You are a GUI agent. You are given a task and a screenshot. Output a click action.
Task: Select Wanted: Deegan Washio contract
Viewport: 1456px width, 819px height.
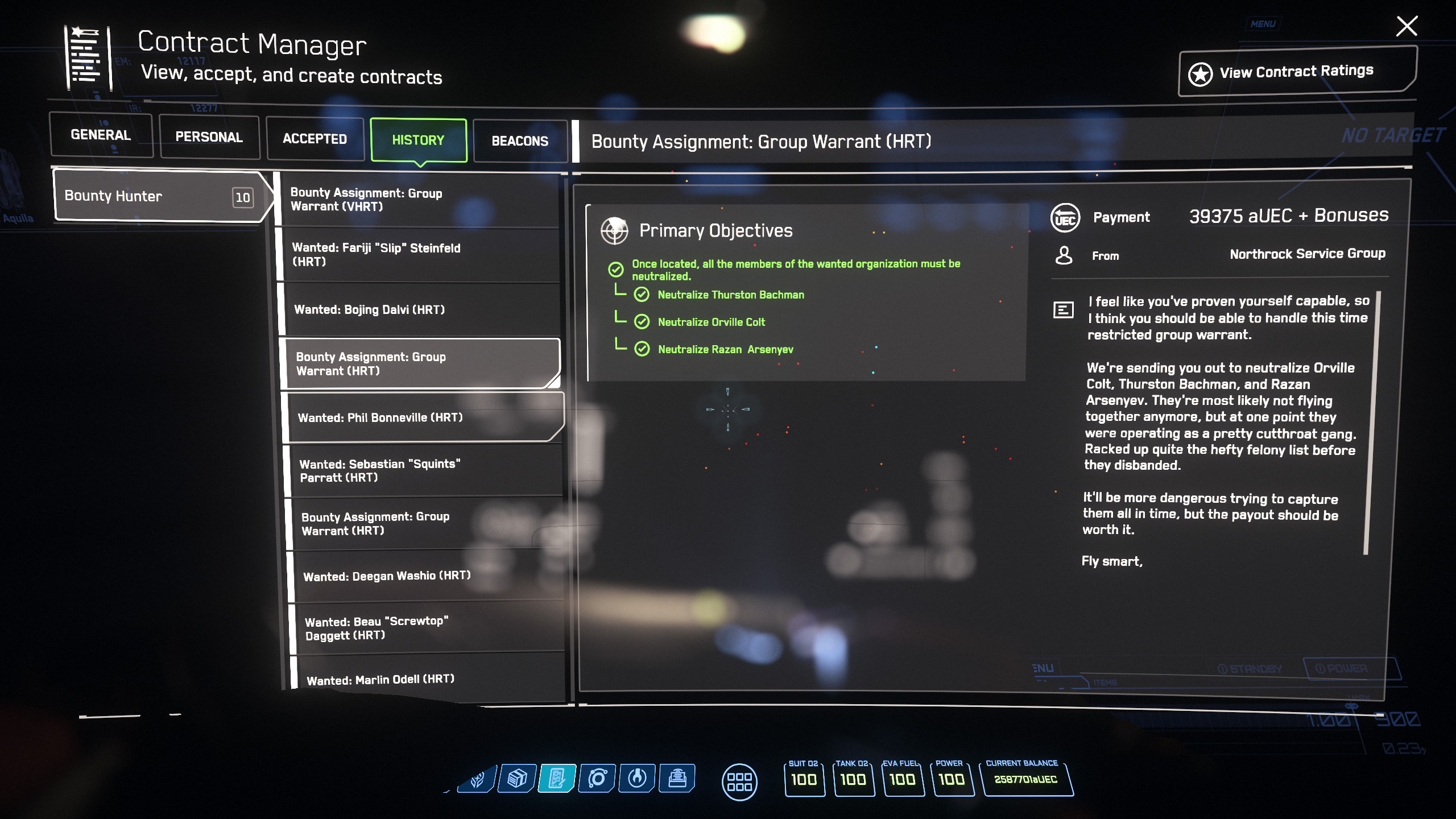tap(428, 576)
